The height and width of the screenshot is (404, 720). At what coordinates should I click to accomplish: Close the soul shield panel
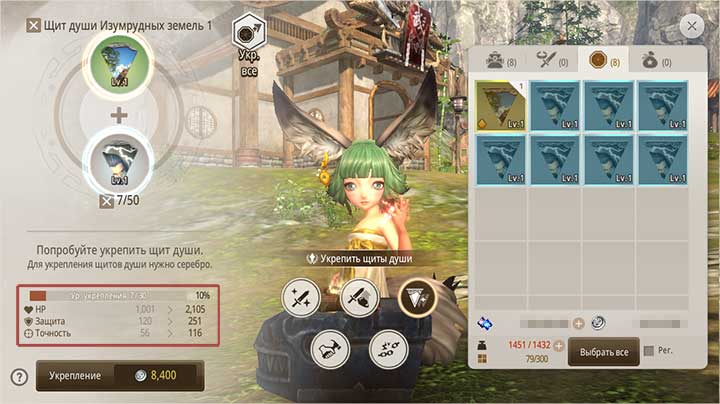coord(690,27)
